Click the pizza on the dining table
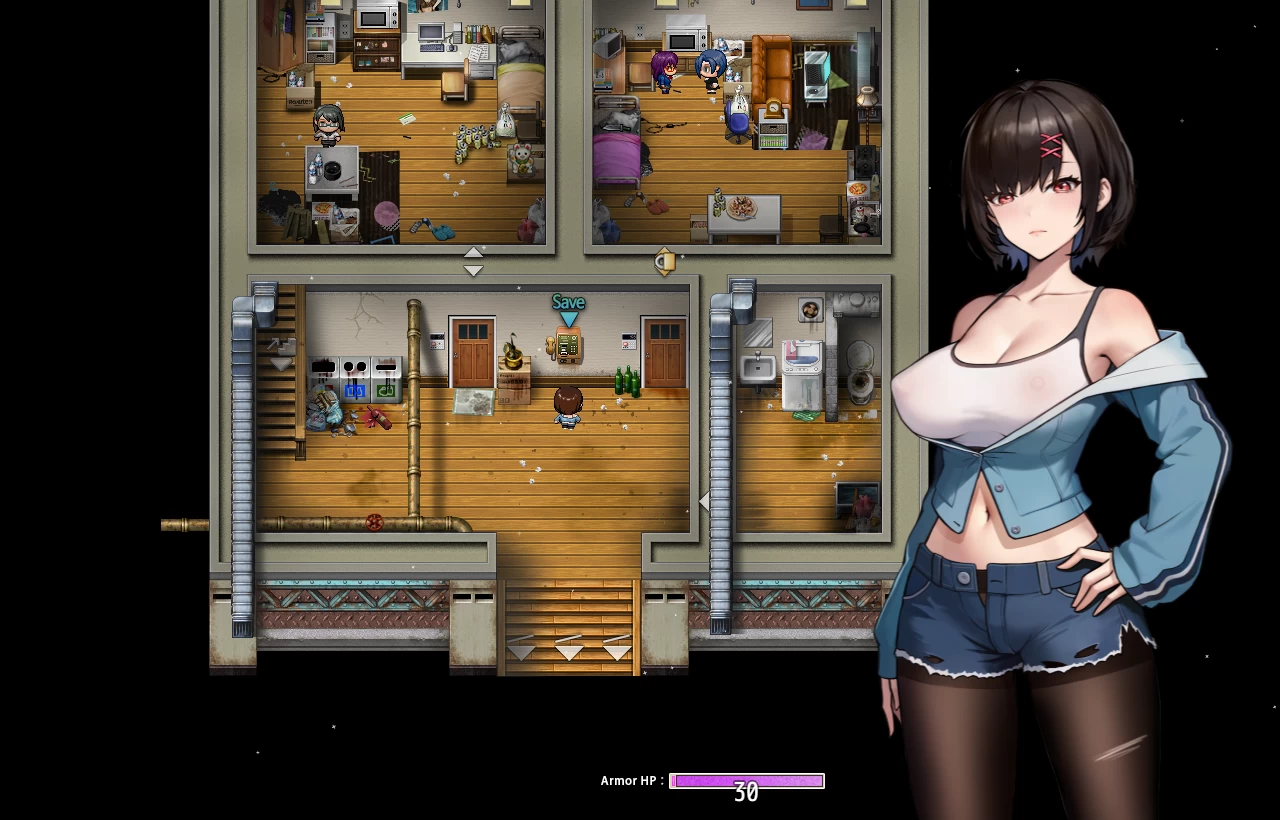 tap(742, 210)
